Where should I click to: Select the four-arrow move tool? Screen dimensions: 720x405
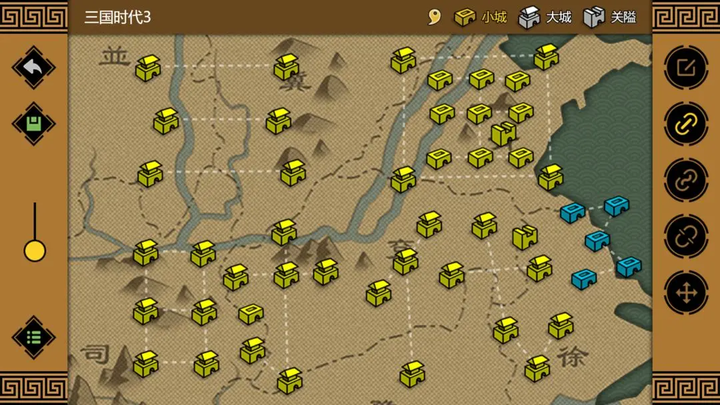tap(686, 293)
